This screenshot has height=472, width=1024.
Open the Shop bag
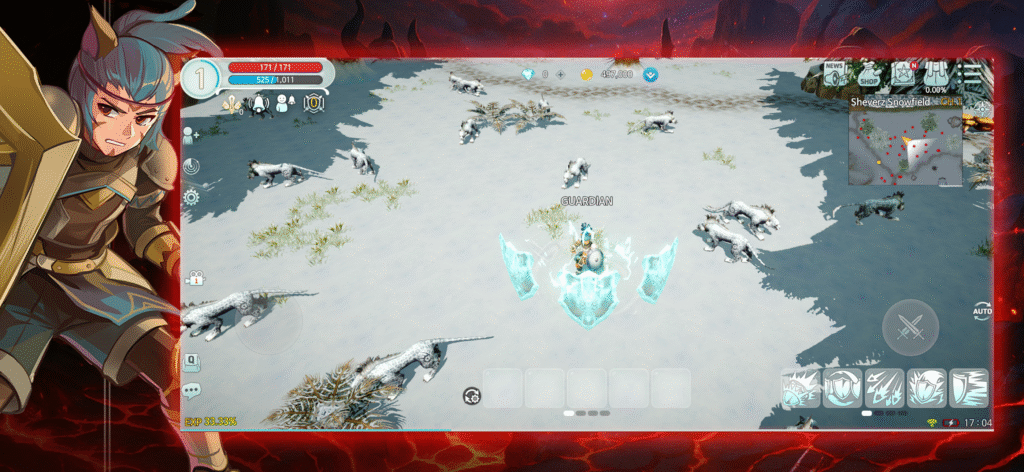pos(869,75)
